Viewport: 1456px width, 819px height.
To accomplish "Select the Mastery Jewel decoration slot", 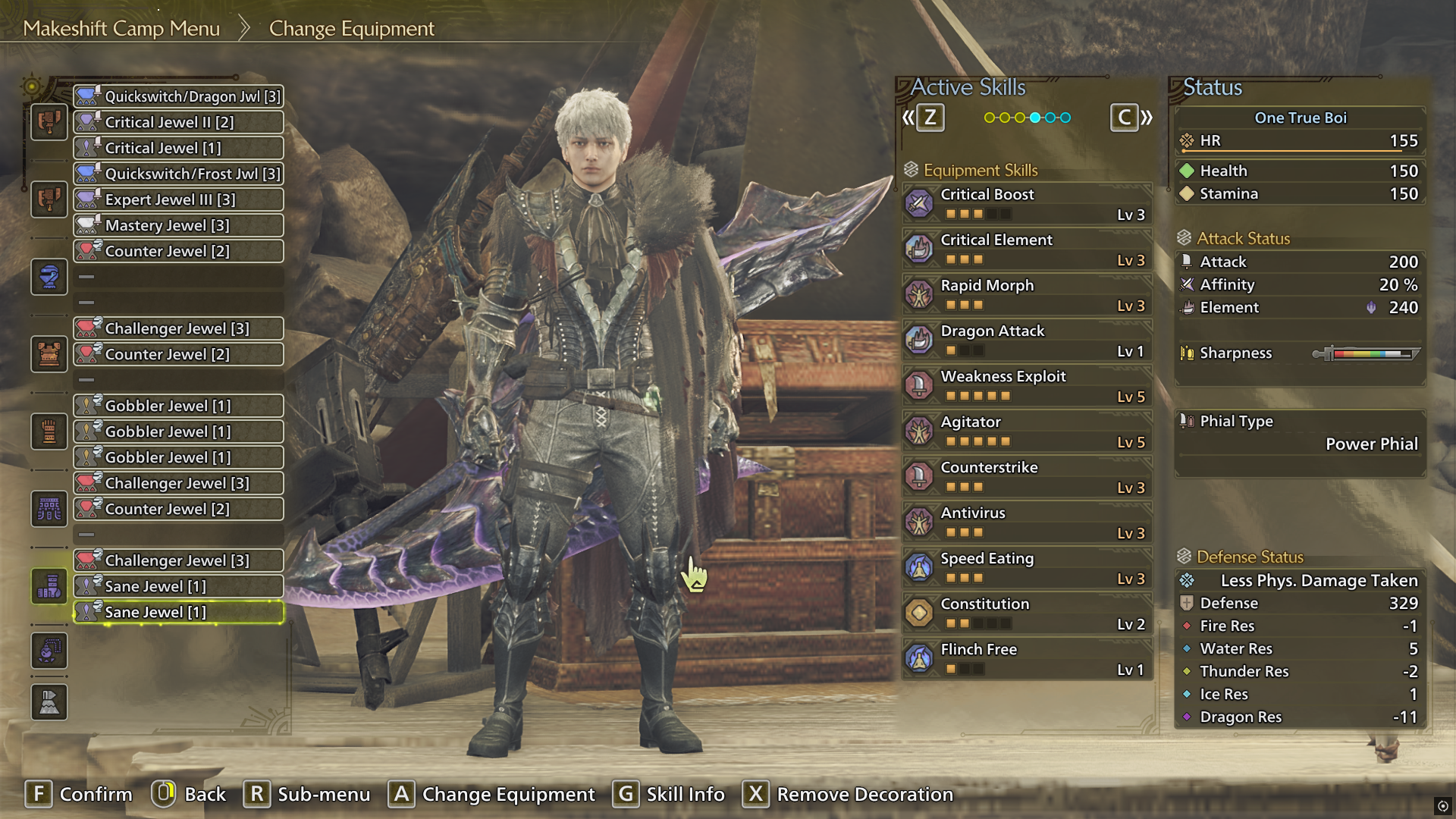I will point(178,225).
